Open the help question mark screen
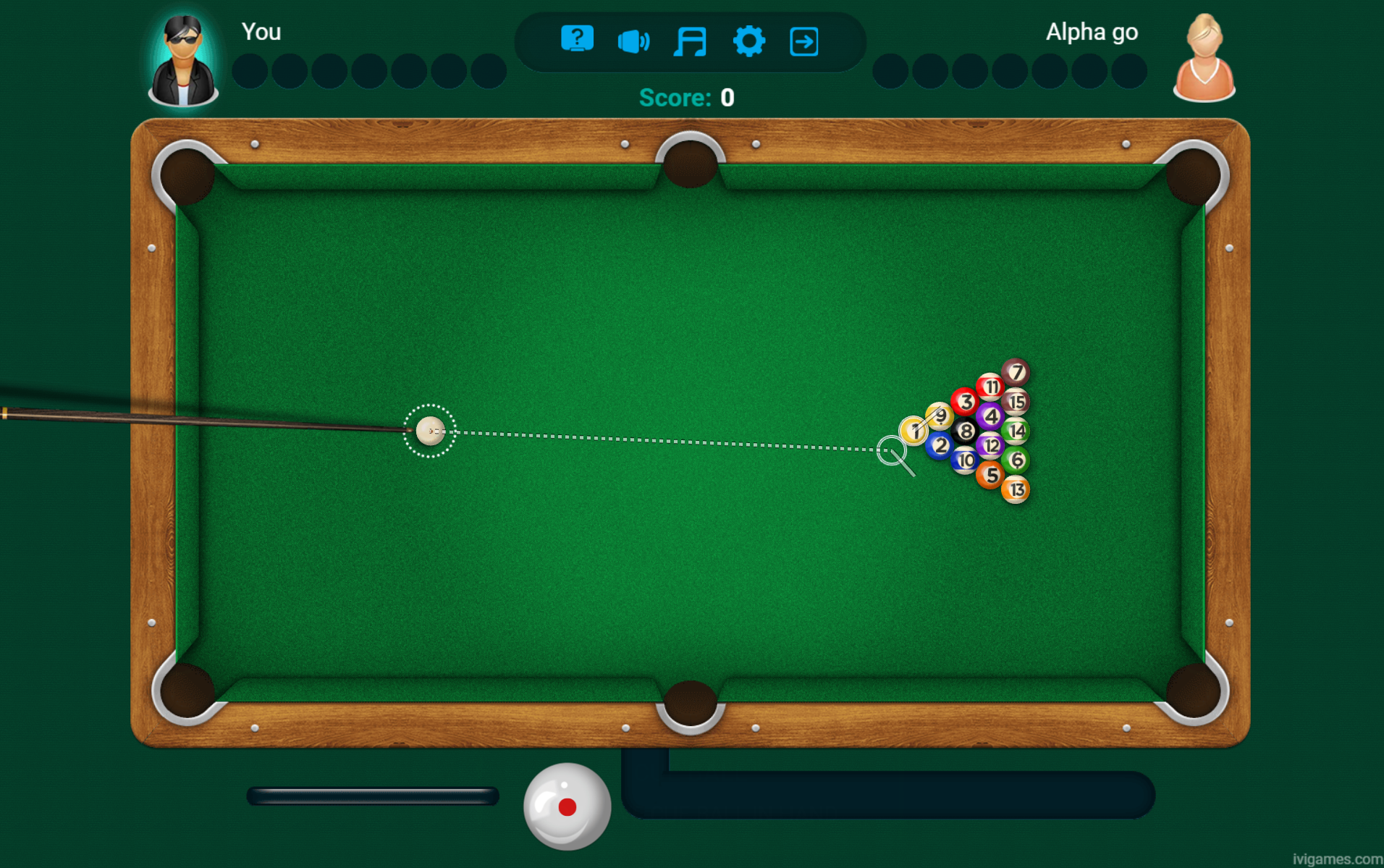The image size is (1384, 868). (577, 39)
